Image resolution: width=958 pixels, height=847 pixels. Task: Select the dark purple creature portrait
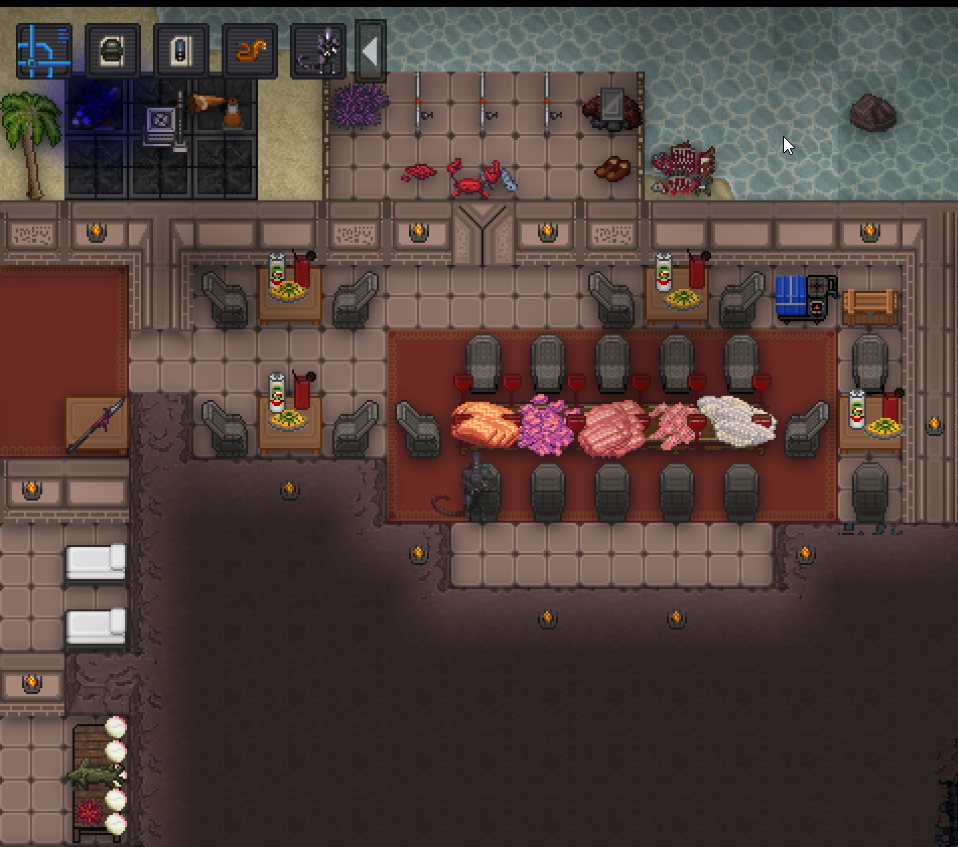(x=318, y=52)
